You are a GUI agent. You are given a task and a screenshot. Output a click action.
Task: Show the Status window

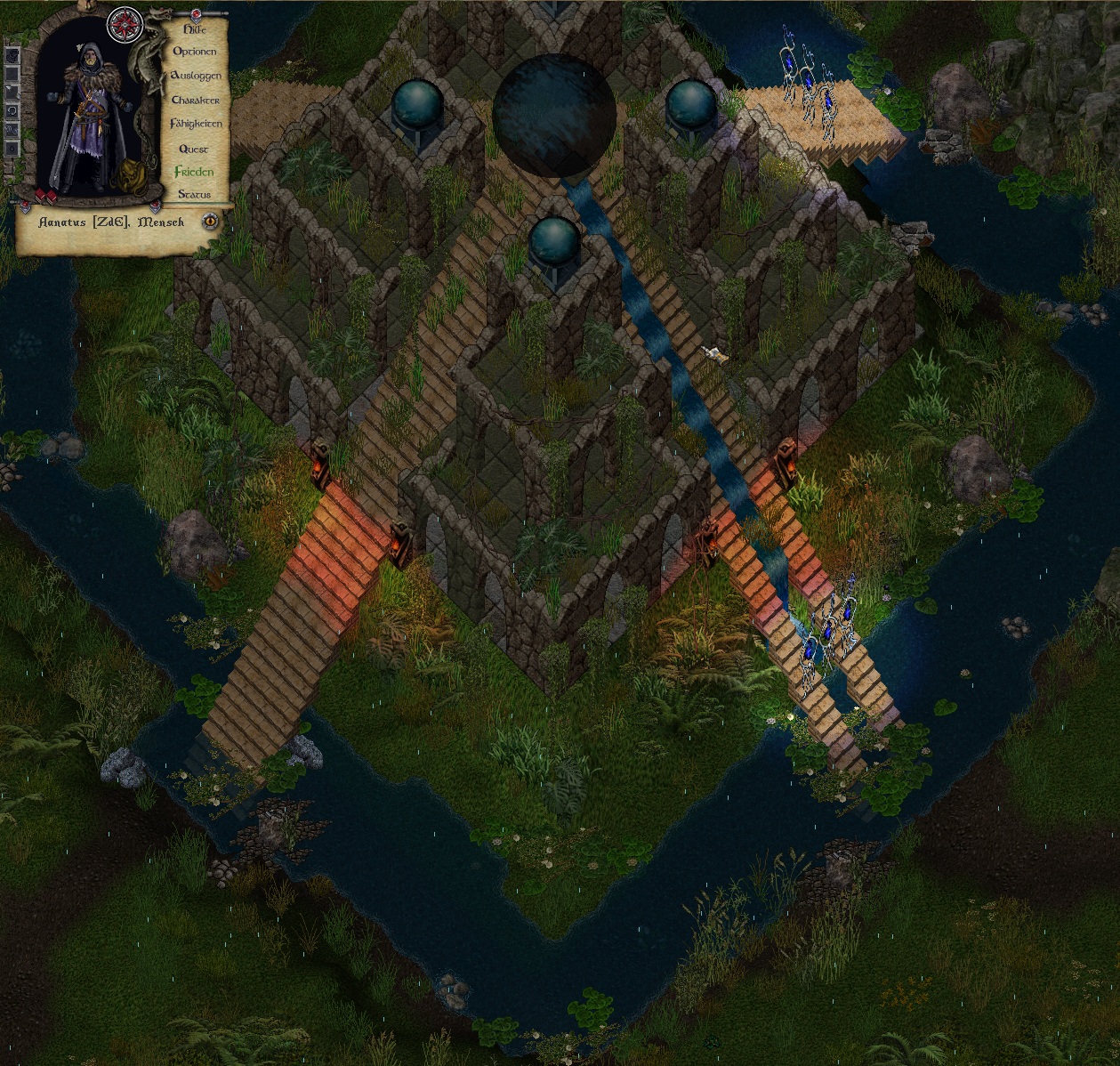(194, 194)
